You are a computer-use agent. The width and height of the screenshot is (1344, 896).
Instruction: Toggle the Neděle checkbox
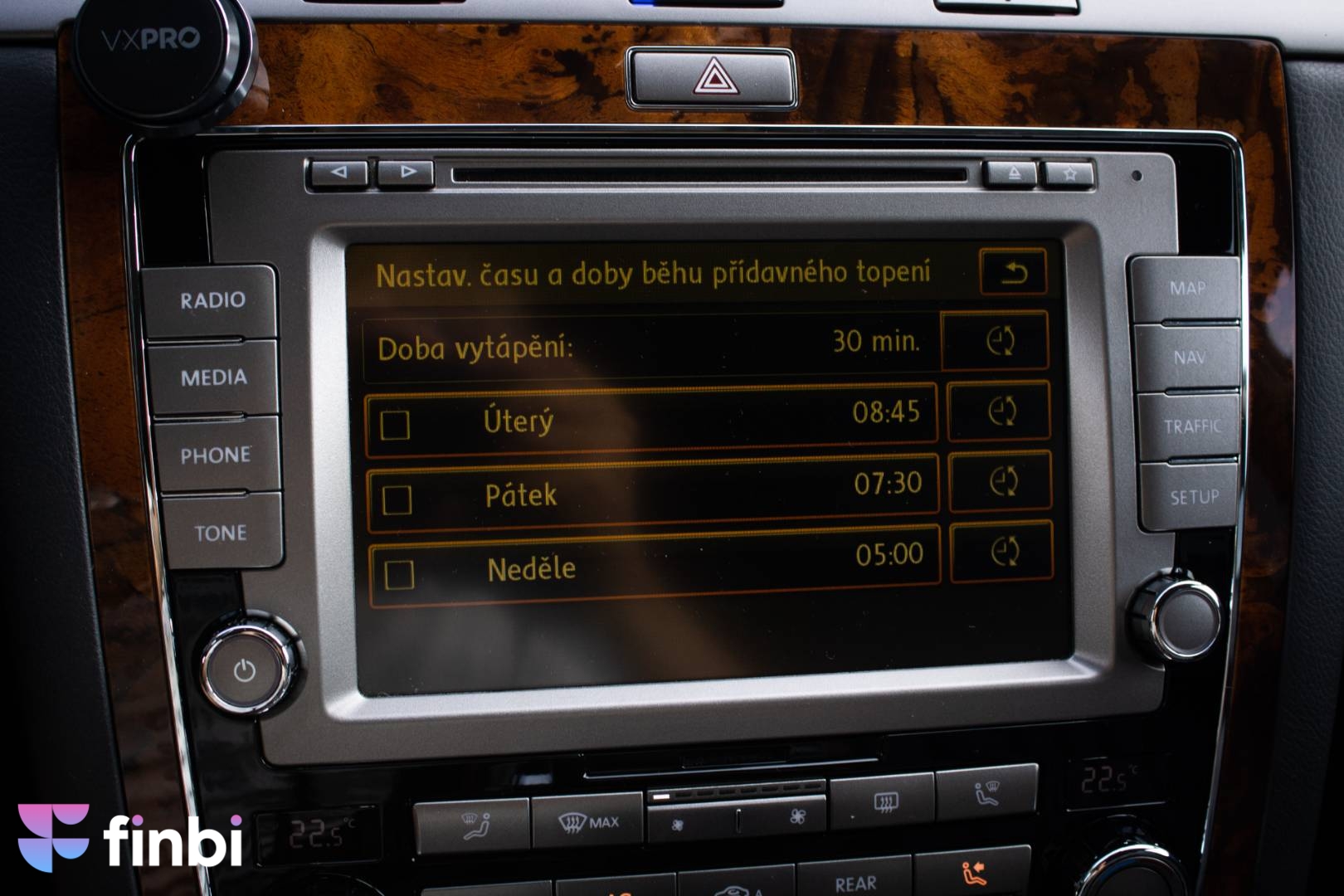coord(400,574)
